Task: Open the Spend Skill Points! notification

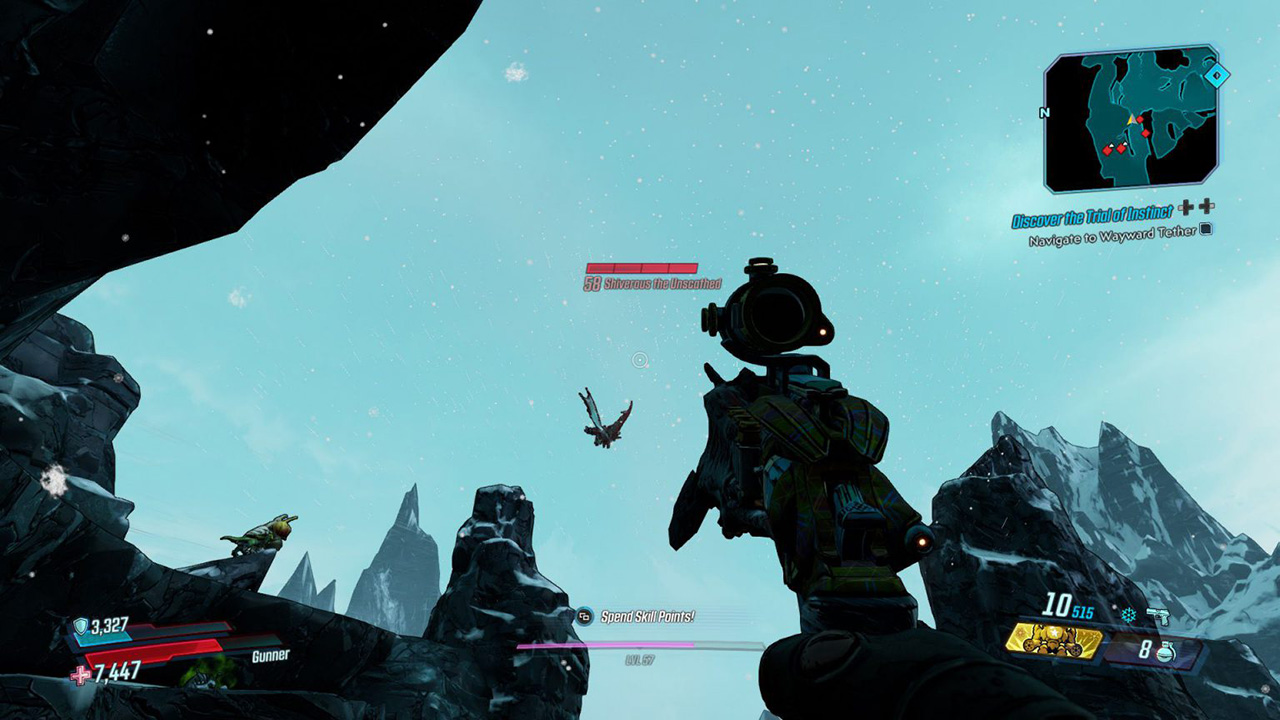Action: (647, 617)
